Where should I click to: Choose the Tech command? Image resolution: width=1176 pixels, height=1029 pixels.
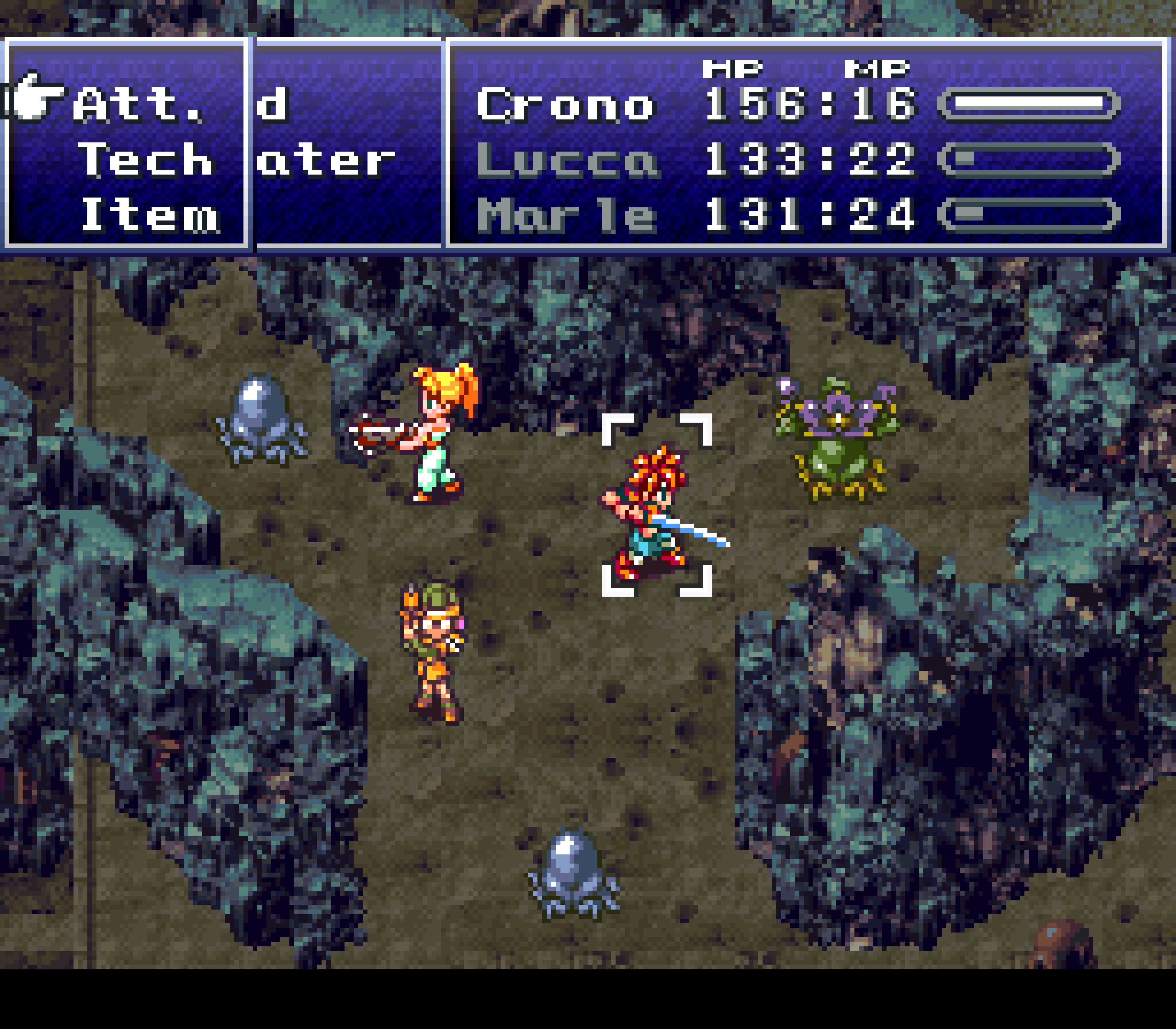click(146, 160)
